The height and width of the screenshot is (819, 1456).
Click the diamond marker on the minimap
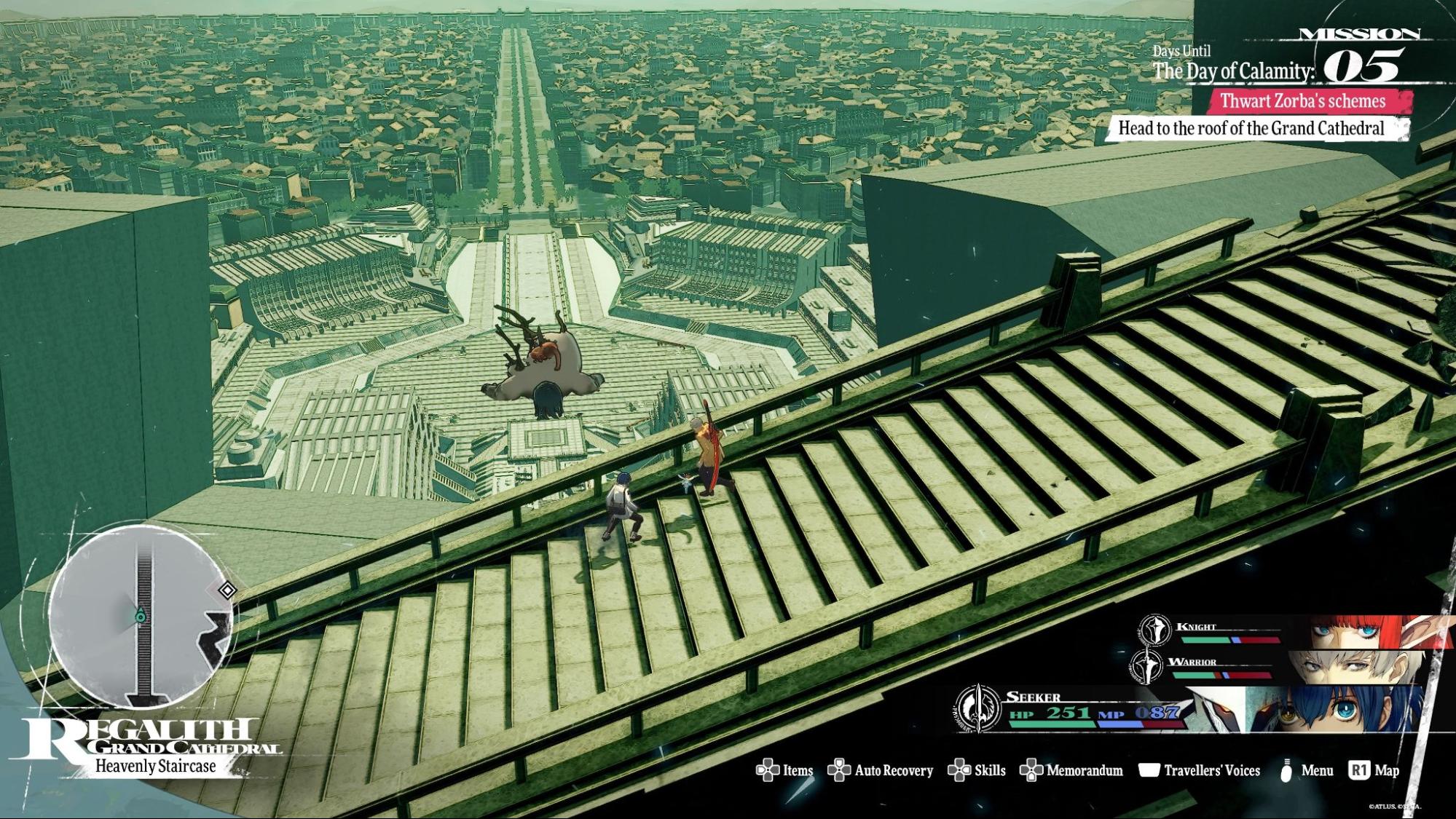pyautogui.click(x=227, y=590)
